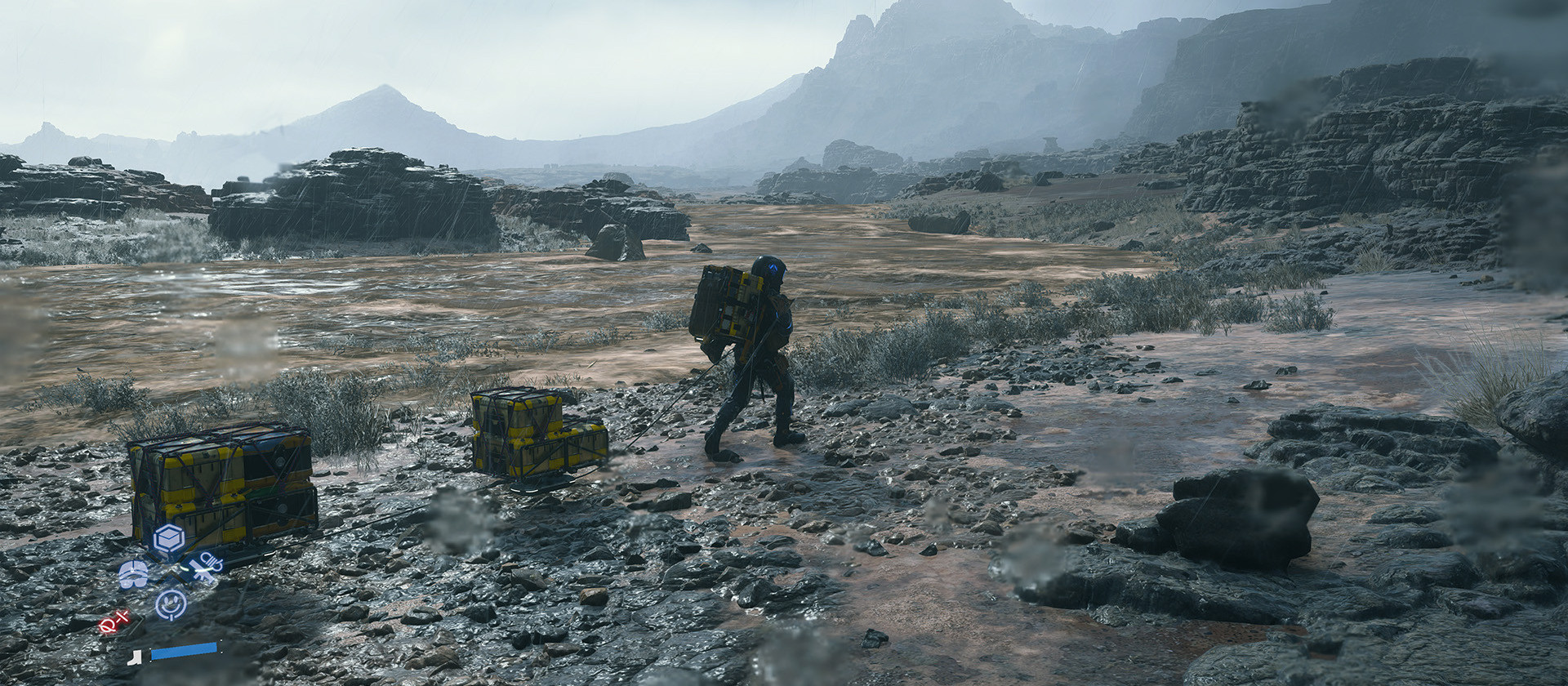Select the holographic cargo cube icon

click(168, 538)
